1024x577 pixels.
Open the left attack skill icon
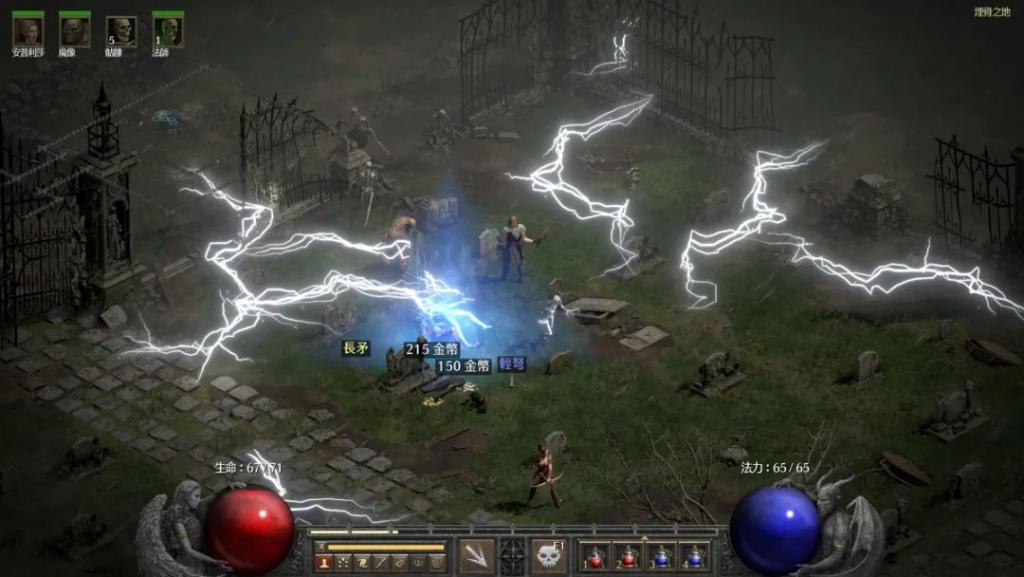coord(476,556)
